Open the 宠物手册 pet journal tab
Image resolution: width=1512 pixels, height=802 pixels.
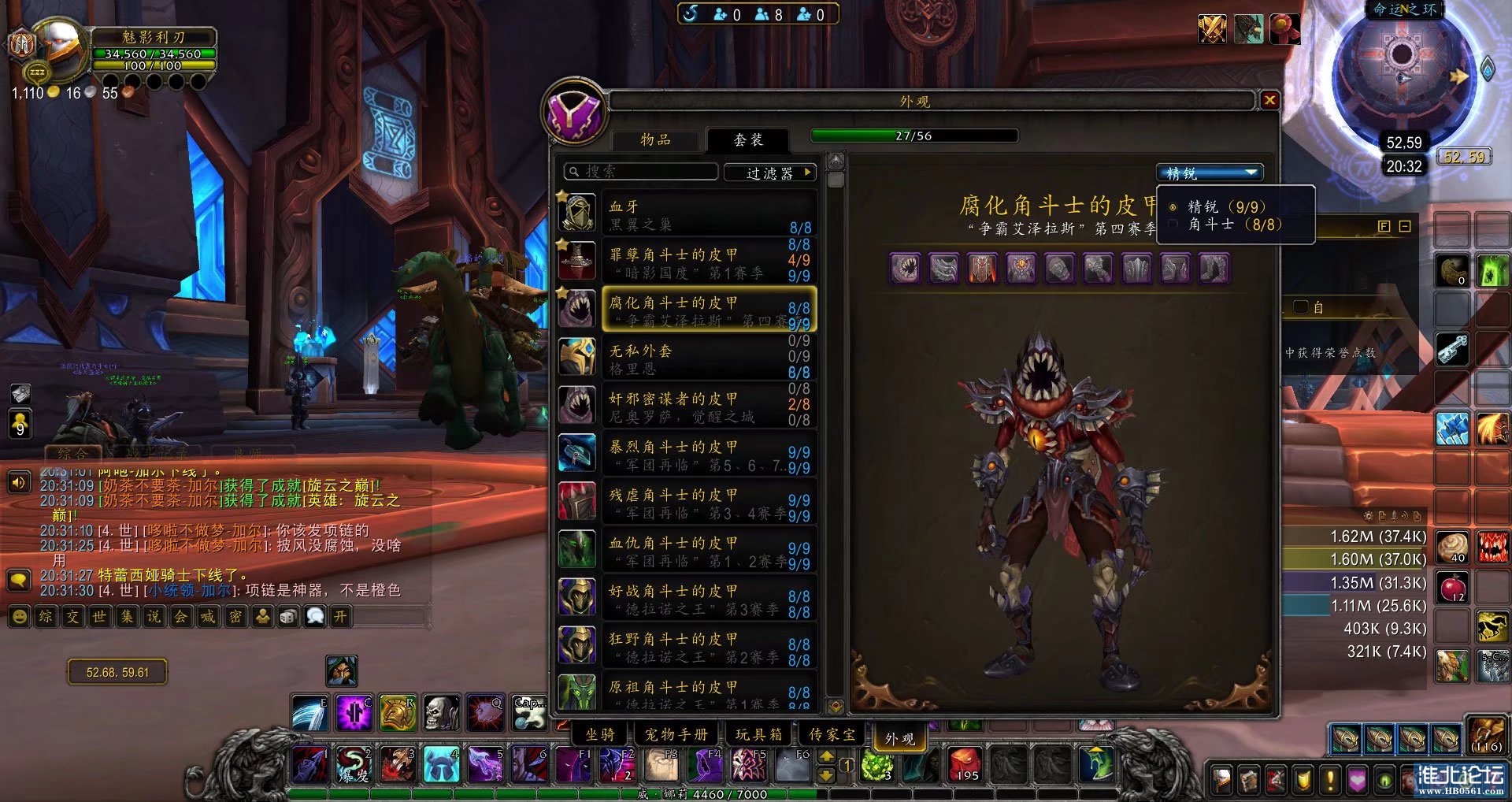pos(676,734)
